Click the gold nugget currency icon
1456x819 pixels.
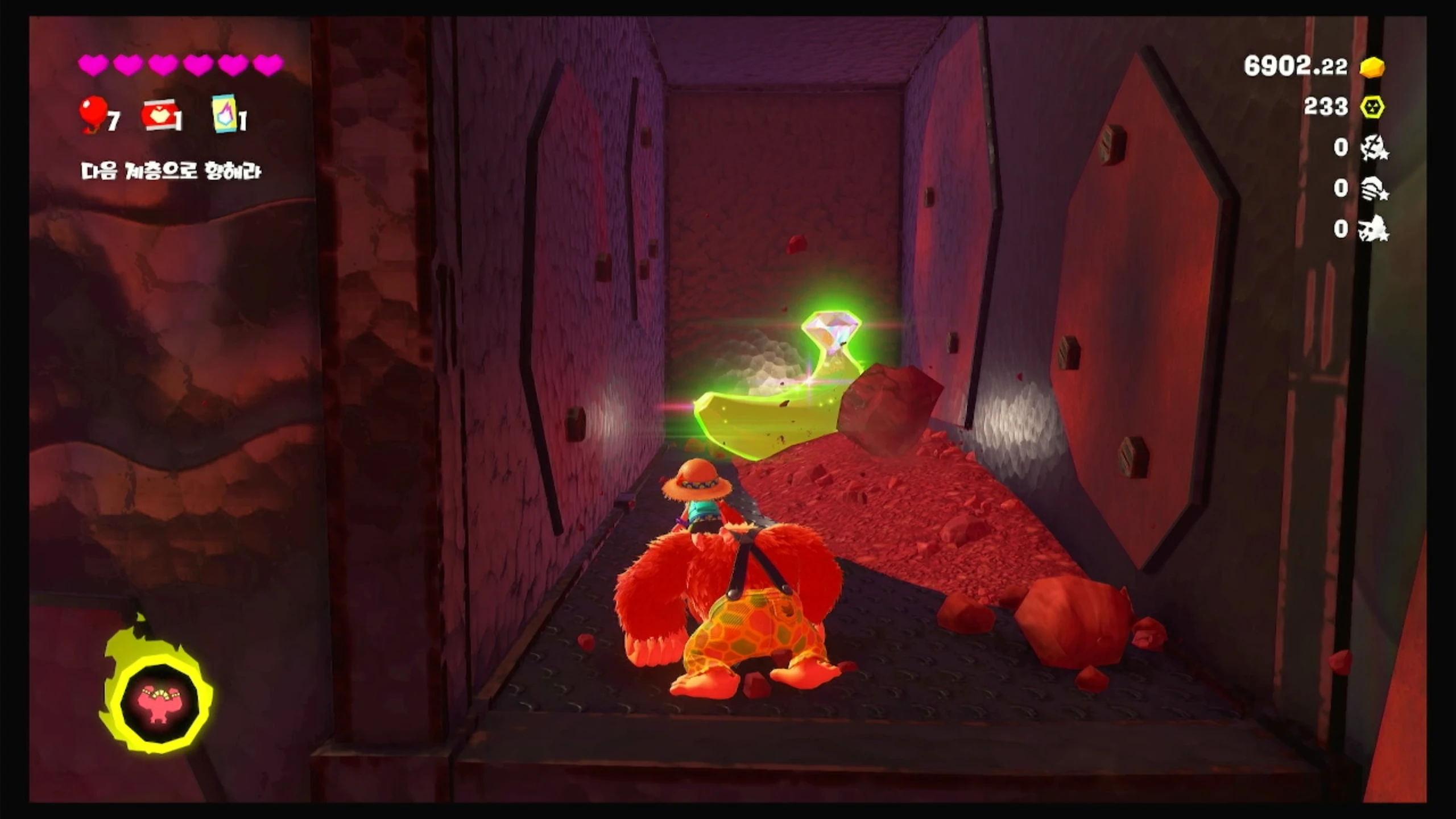pyautogui.click(x=1372, y=67)
